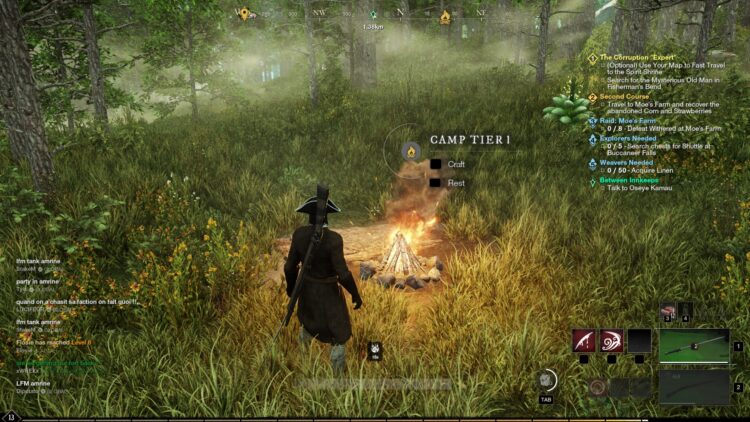The height and width of the screenshot is (422, 750).
Task: Click the campfire icon beside Camp Tier I
Action: click(409, 151)
